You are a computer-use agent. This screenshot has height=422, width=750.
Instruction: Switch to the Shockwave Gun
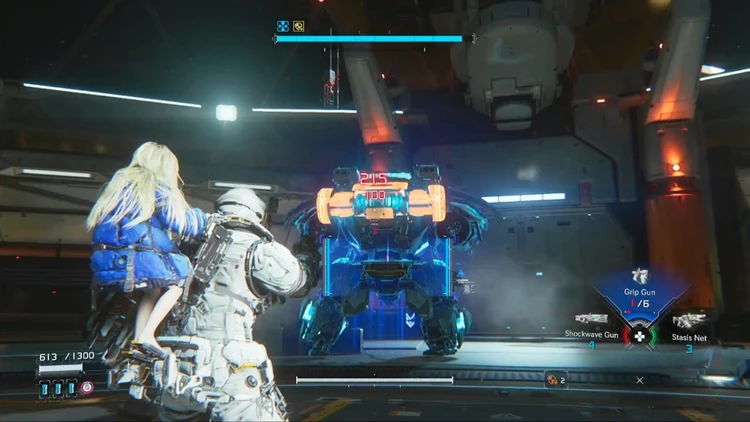tap(592, 319)
